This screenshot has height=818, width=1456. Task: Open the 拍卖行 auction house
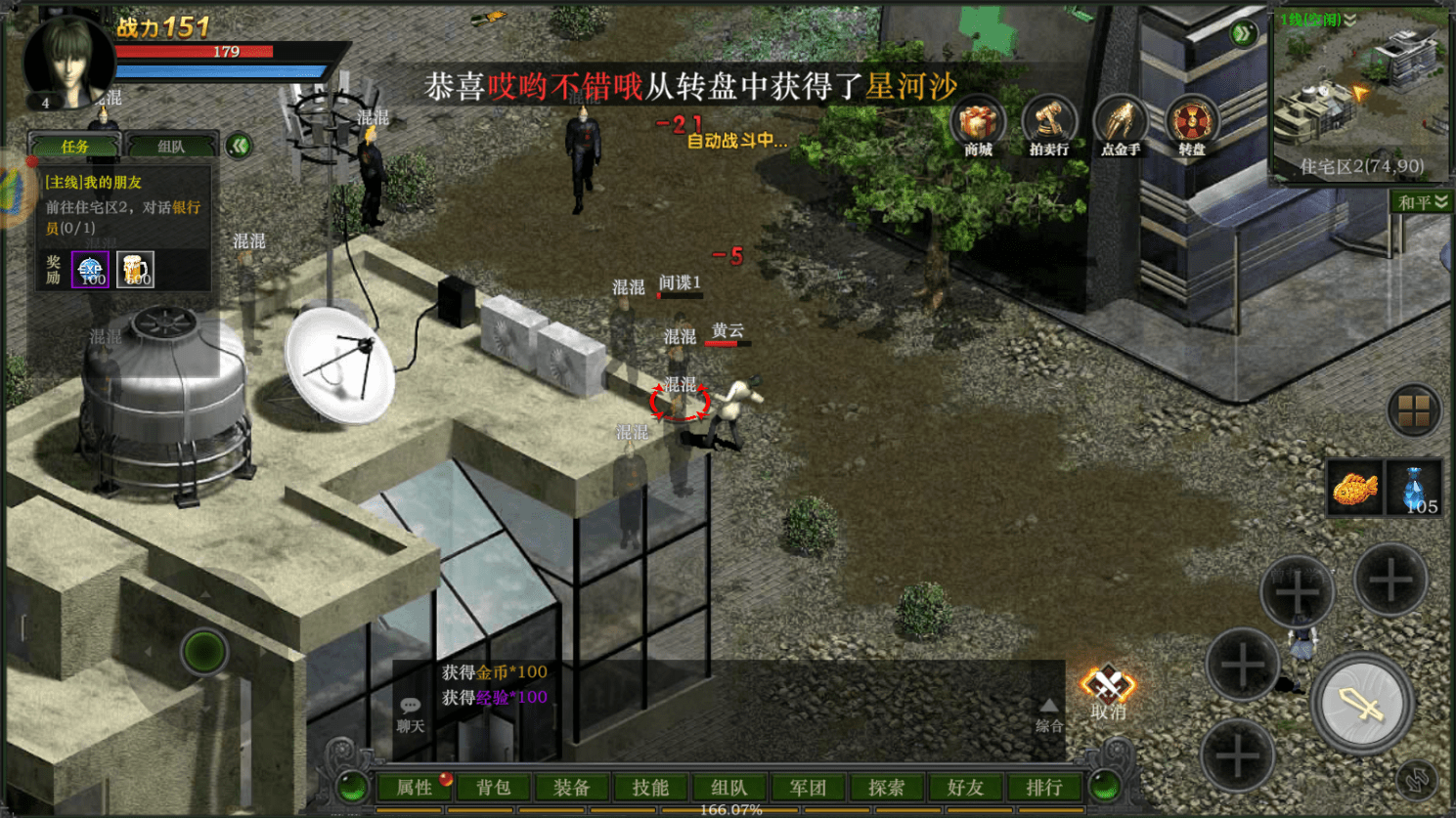pyautogui.click(x=1048, y=127)
